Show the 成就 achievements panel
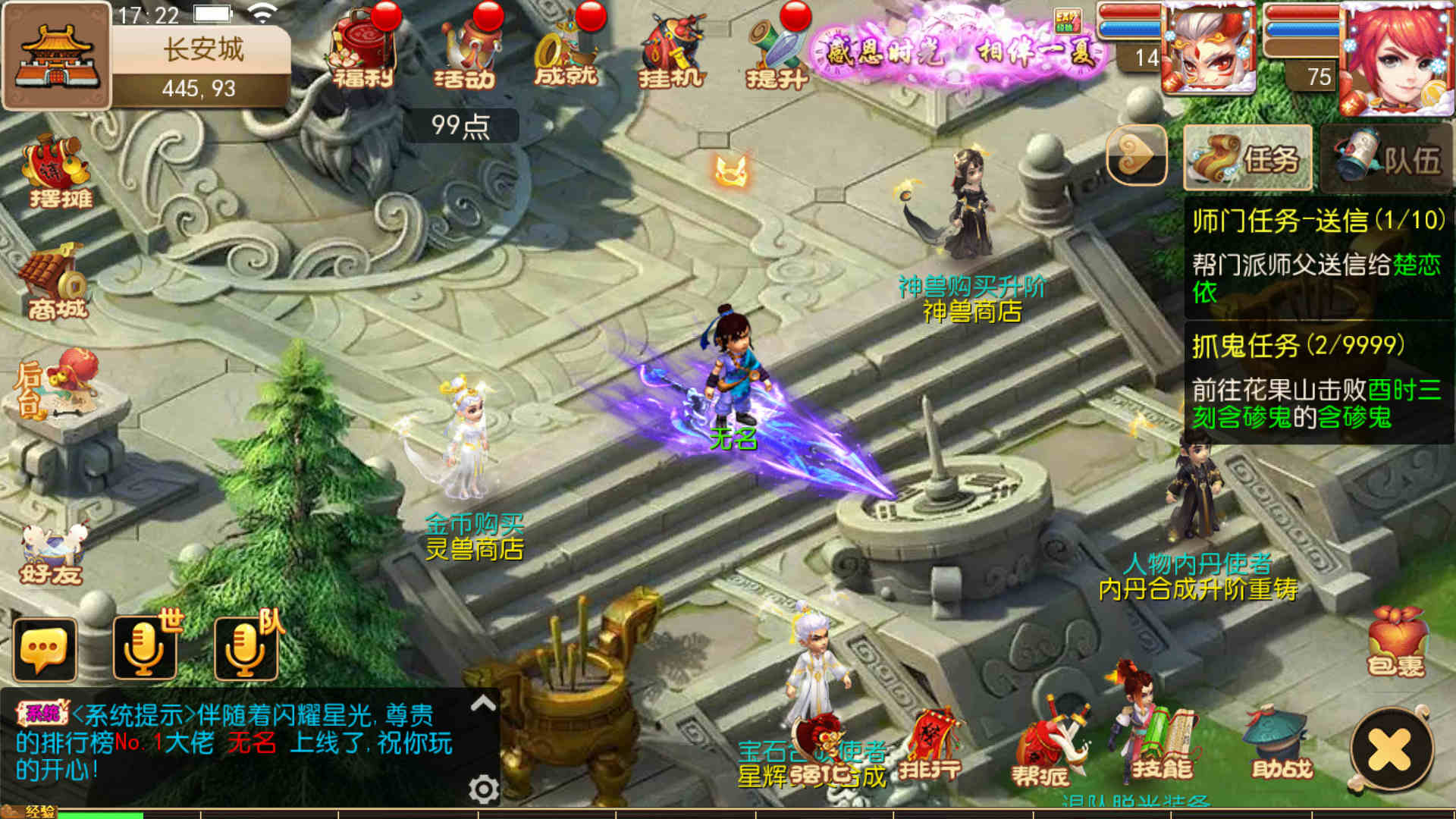 tap(566, 51)
